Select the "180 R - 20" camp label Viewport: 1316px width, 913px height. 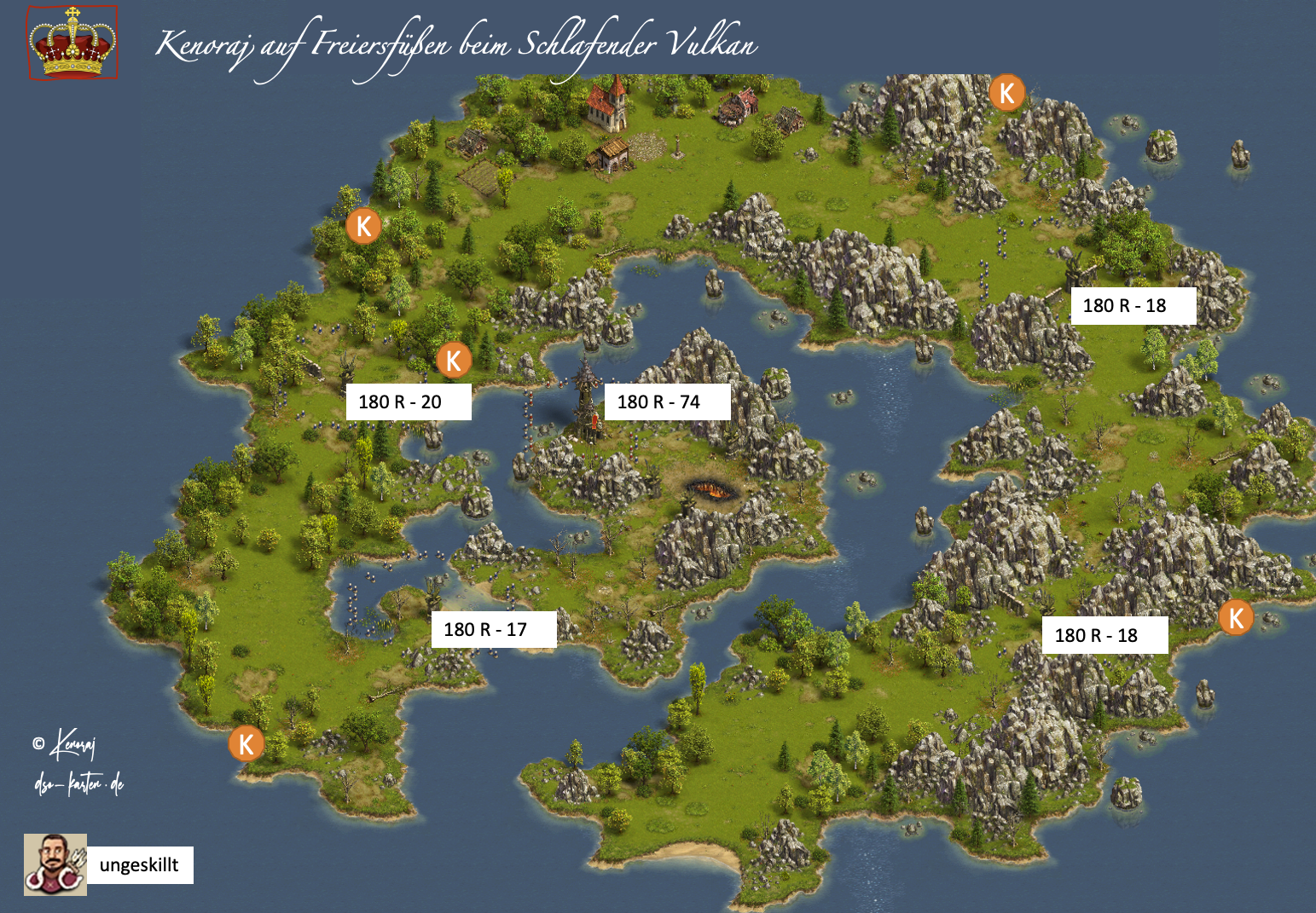coord(409,402)
